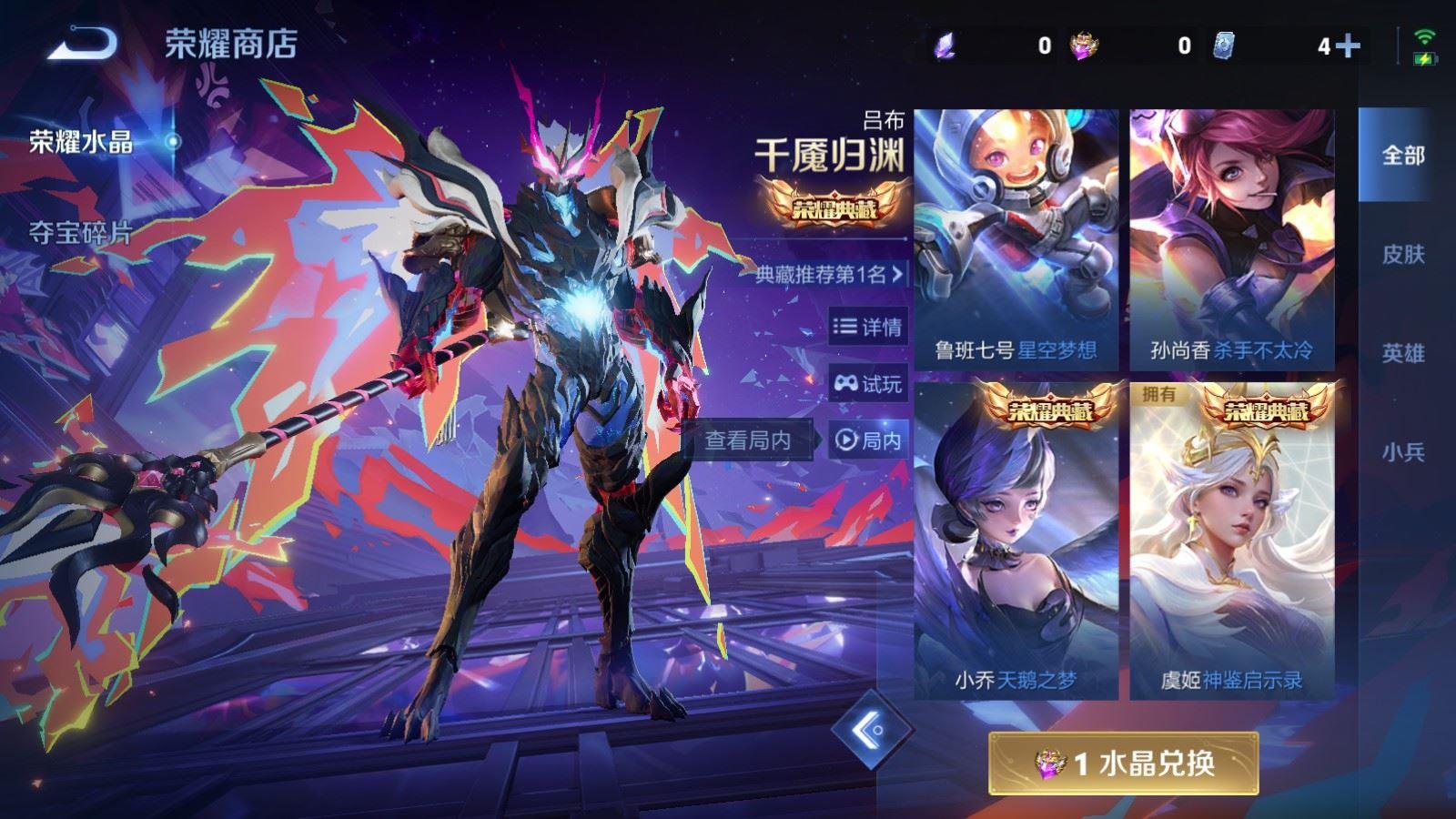Filter by 皮肤 category
The height and width of the screenshot is (819, 1456).
[x=1402, y=255]
